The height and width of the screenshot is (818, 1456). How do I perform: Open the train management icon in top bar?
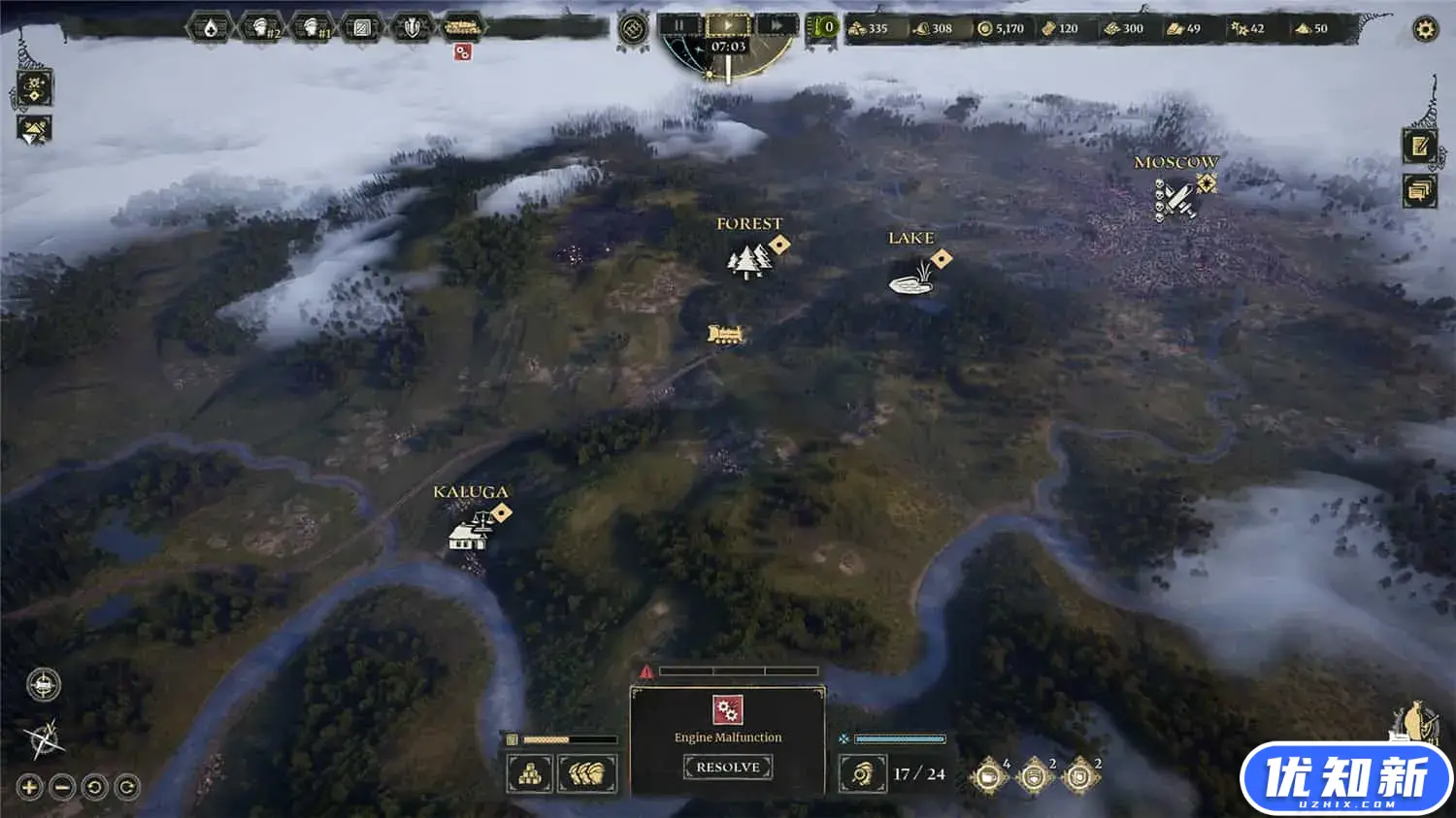[462, 27]
